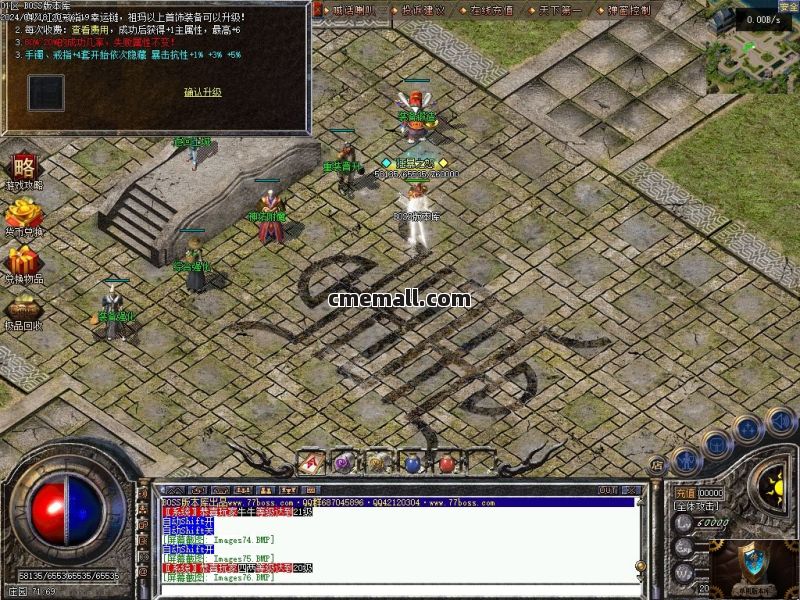Viewport: 800px width, 600px height.
Task: Select the red letter A hotbar slot
Action: [310, 462]
